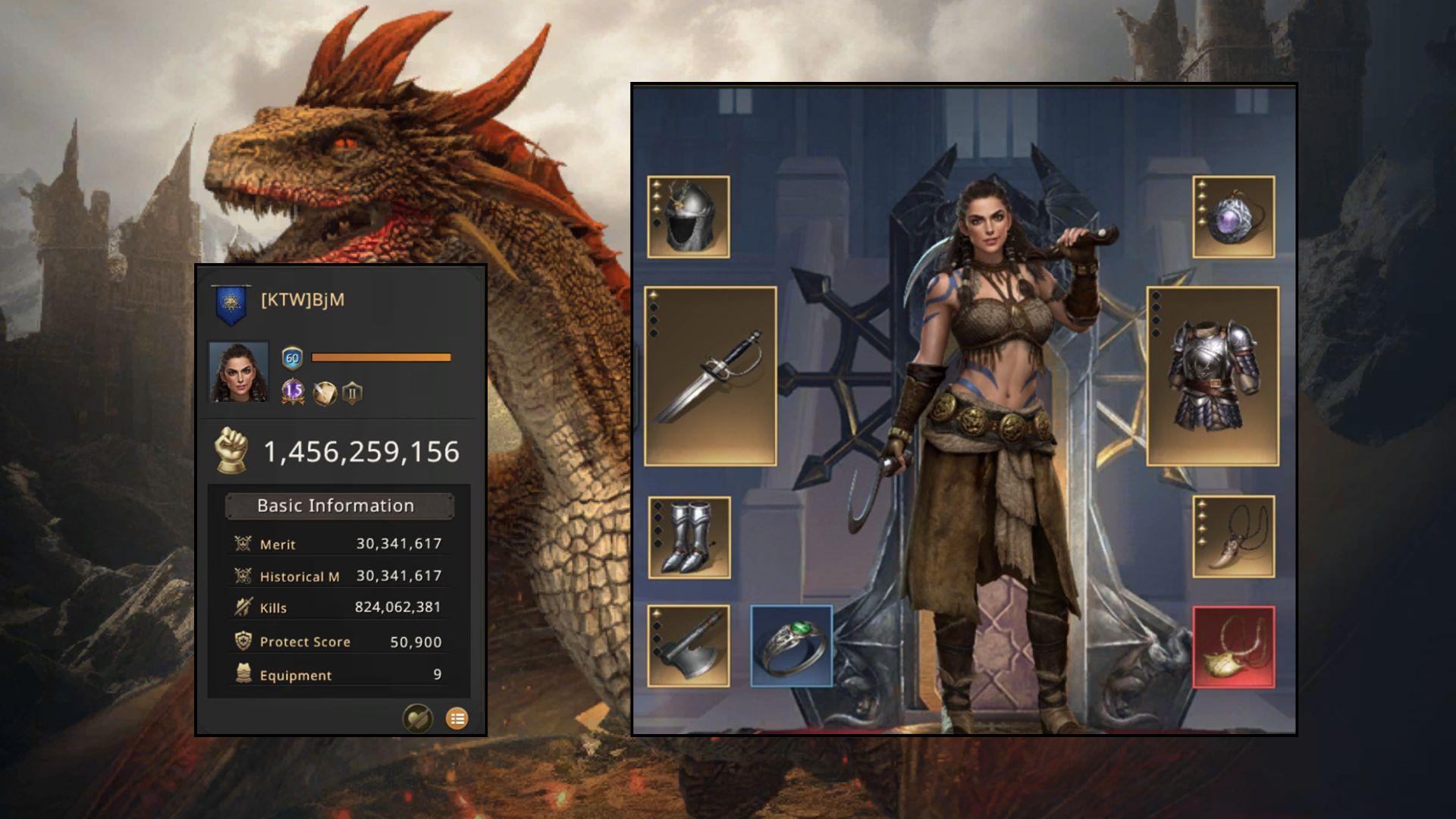The height and width of the screenshot is (819, 1456).
Task: Open the orange list button
Action: tap(457, 718)
